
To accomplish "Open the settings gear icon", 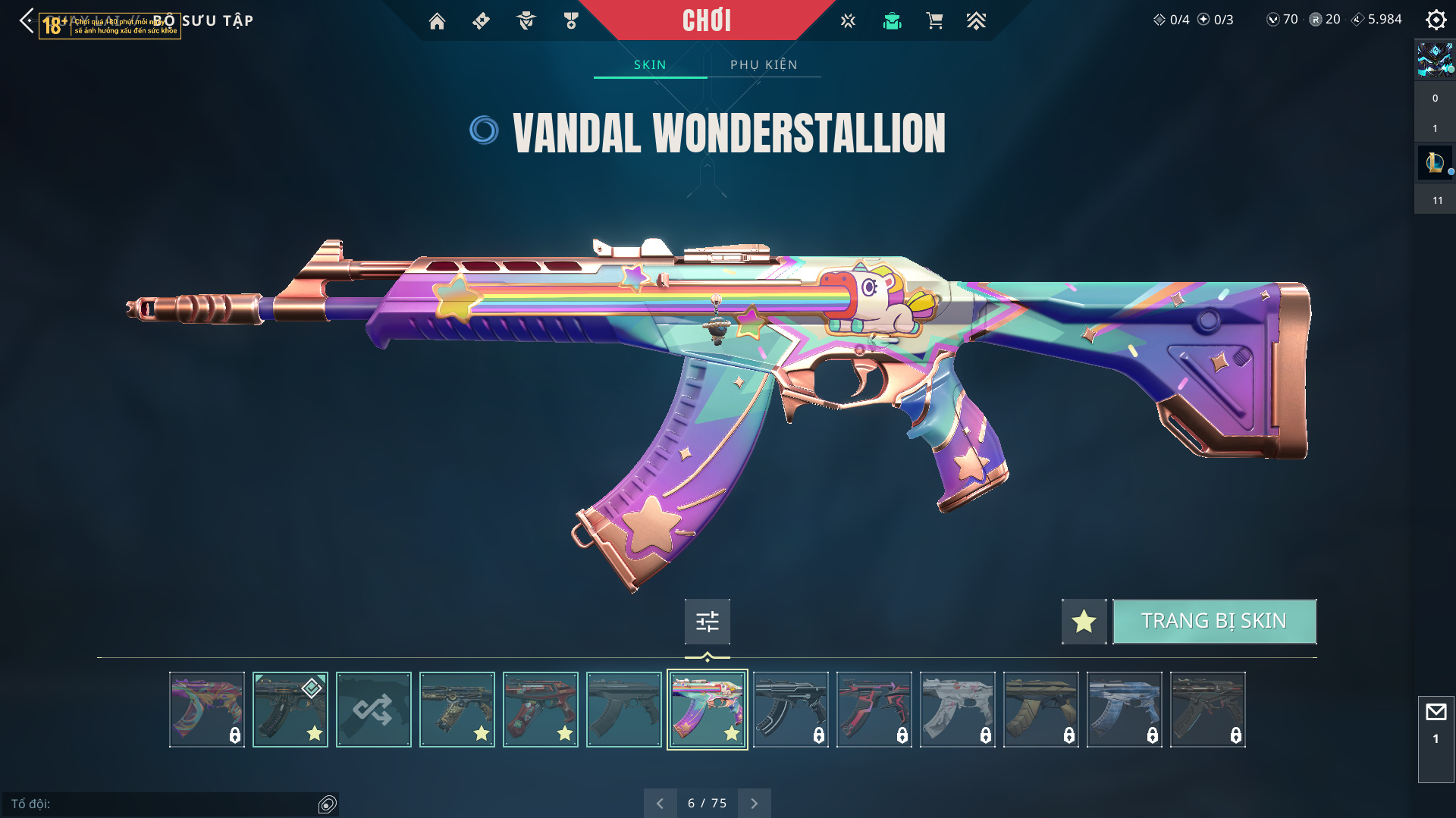I will [x=1436, y=20].
